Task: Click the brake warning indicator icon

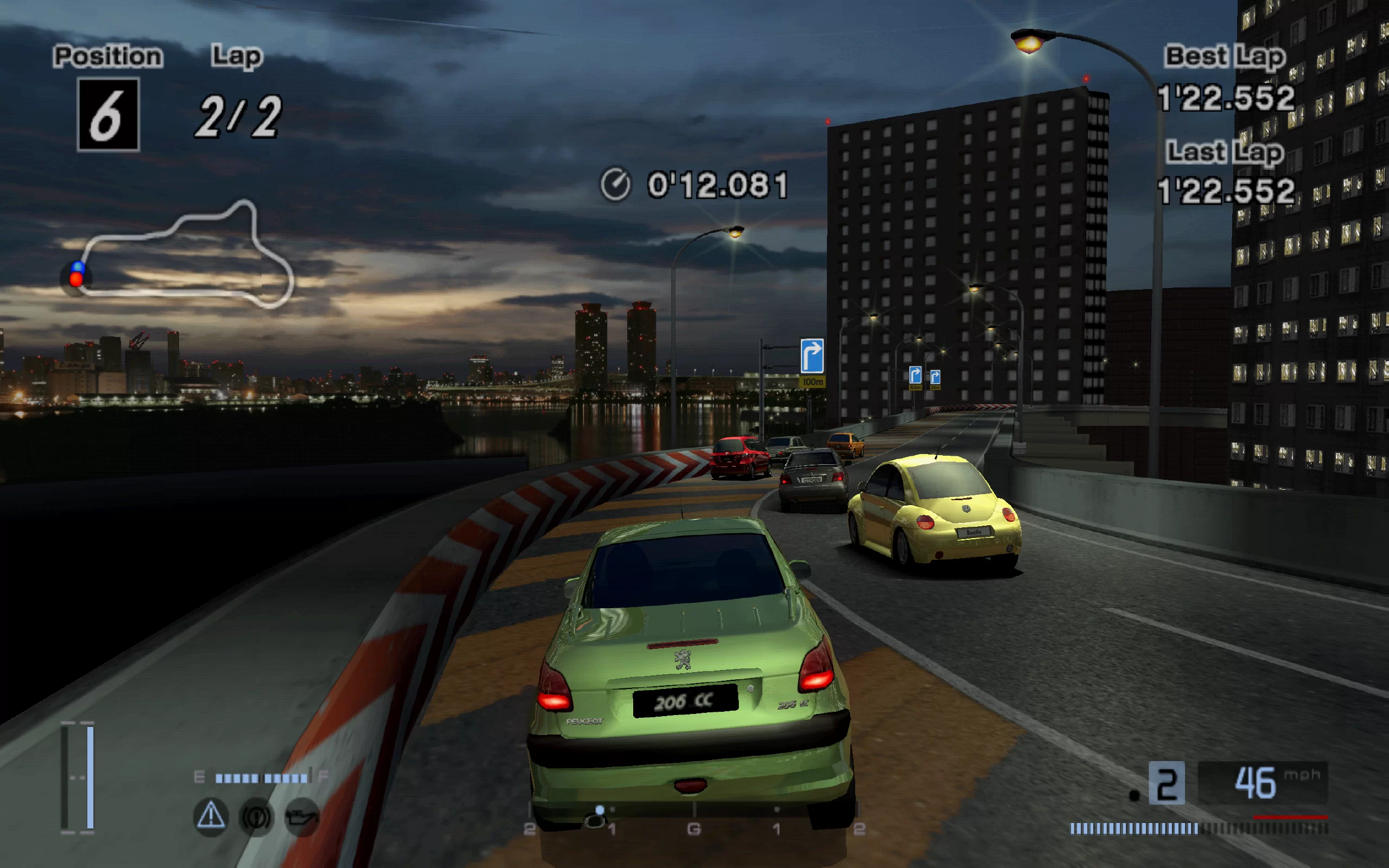Action: tap(256, 816)
